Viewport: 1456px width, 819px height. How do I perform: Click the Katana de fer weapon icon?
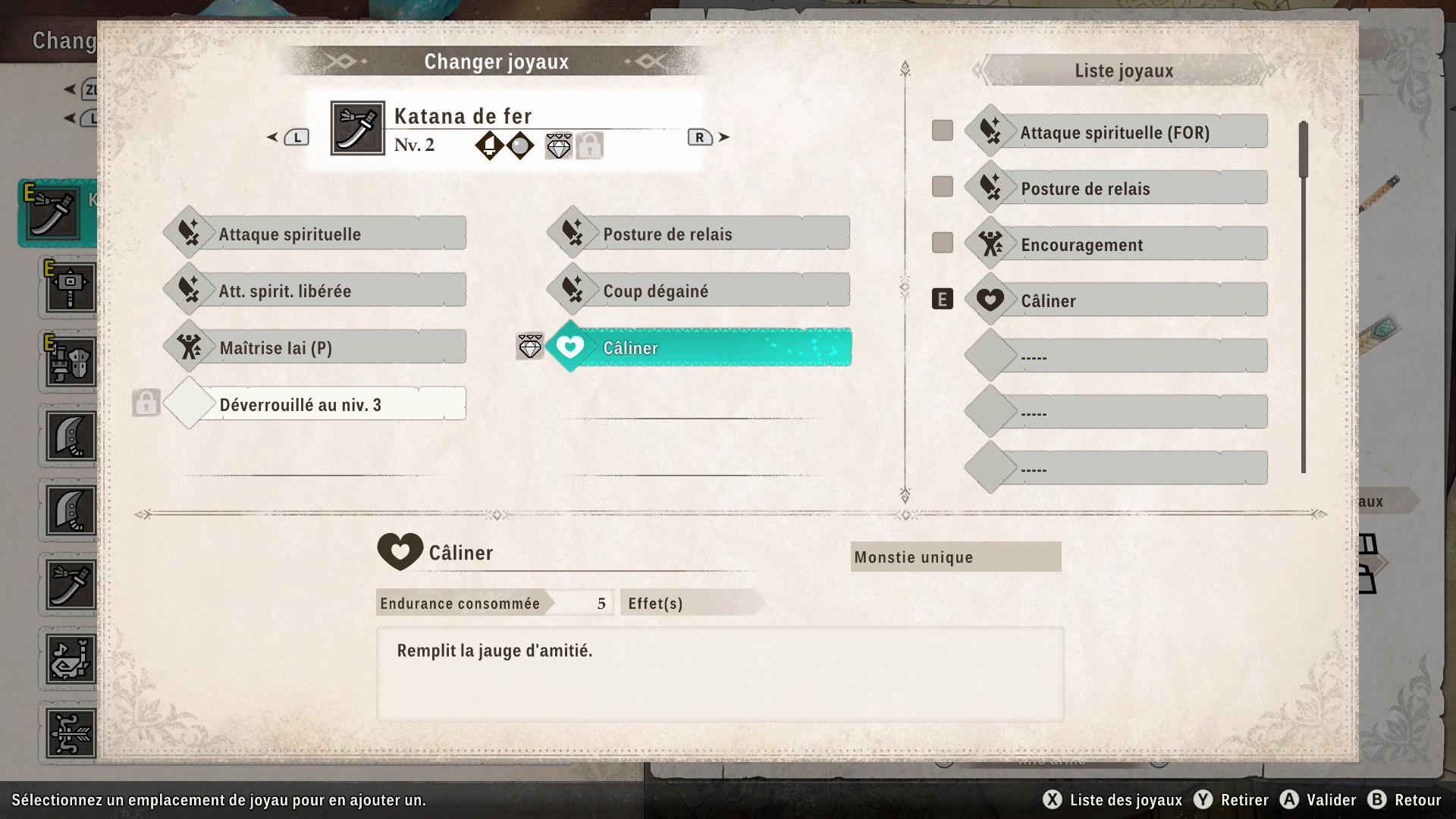click(x=358, y=128)
